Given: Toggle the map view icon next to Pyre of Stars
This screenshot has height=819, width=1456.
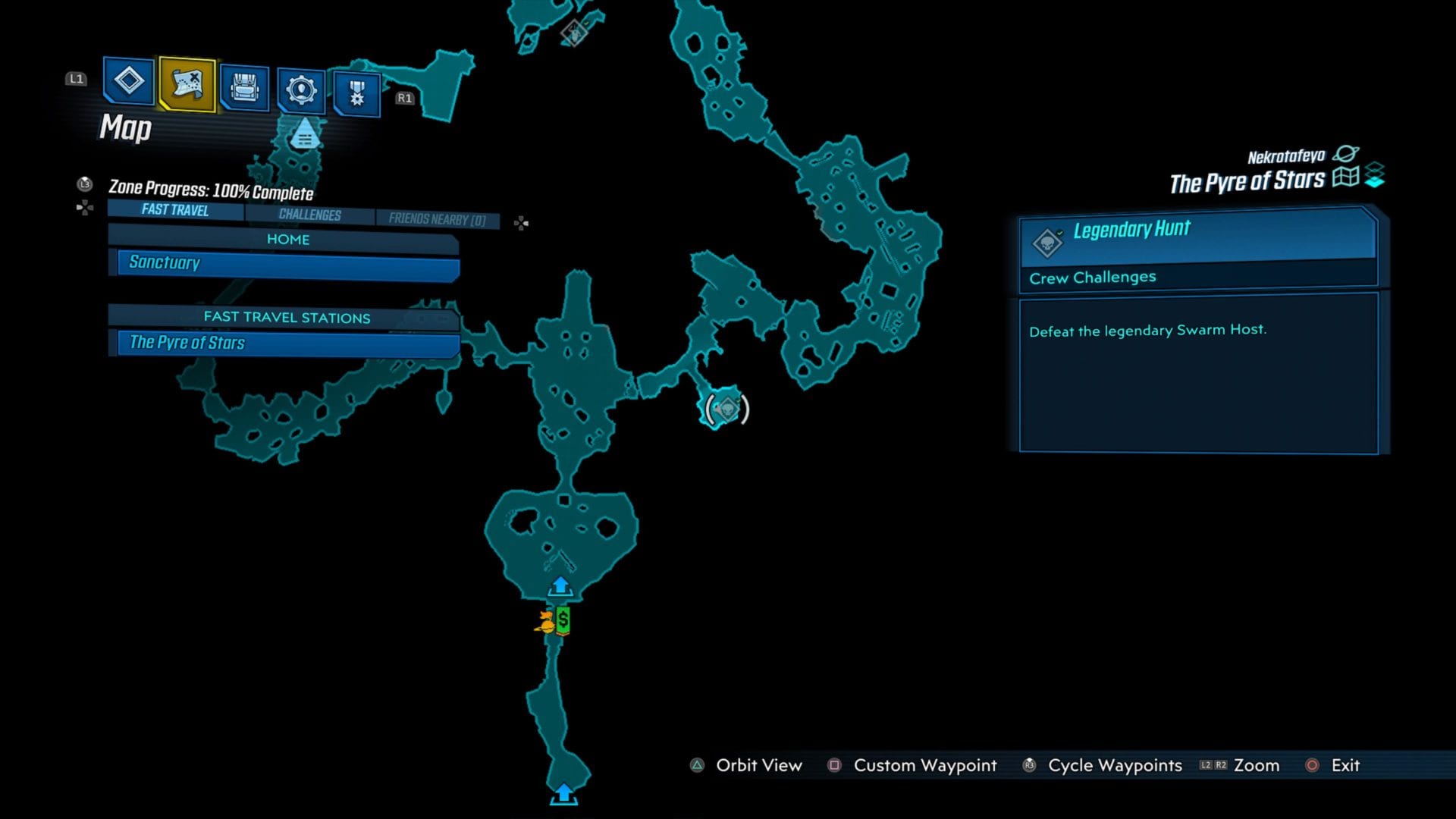Looking at the screenshot, I should (x=1346, y=177).
